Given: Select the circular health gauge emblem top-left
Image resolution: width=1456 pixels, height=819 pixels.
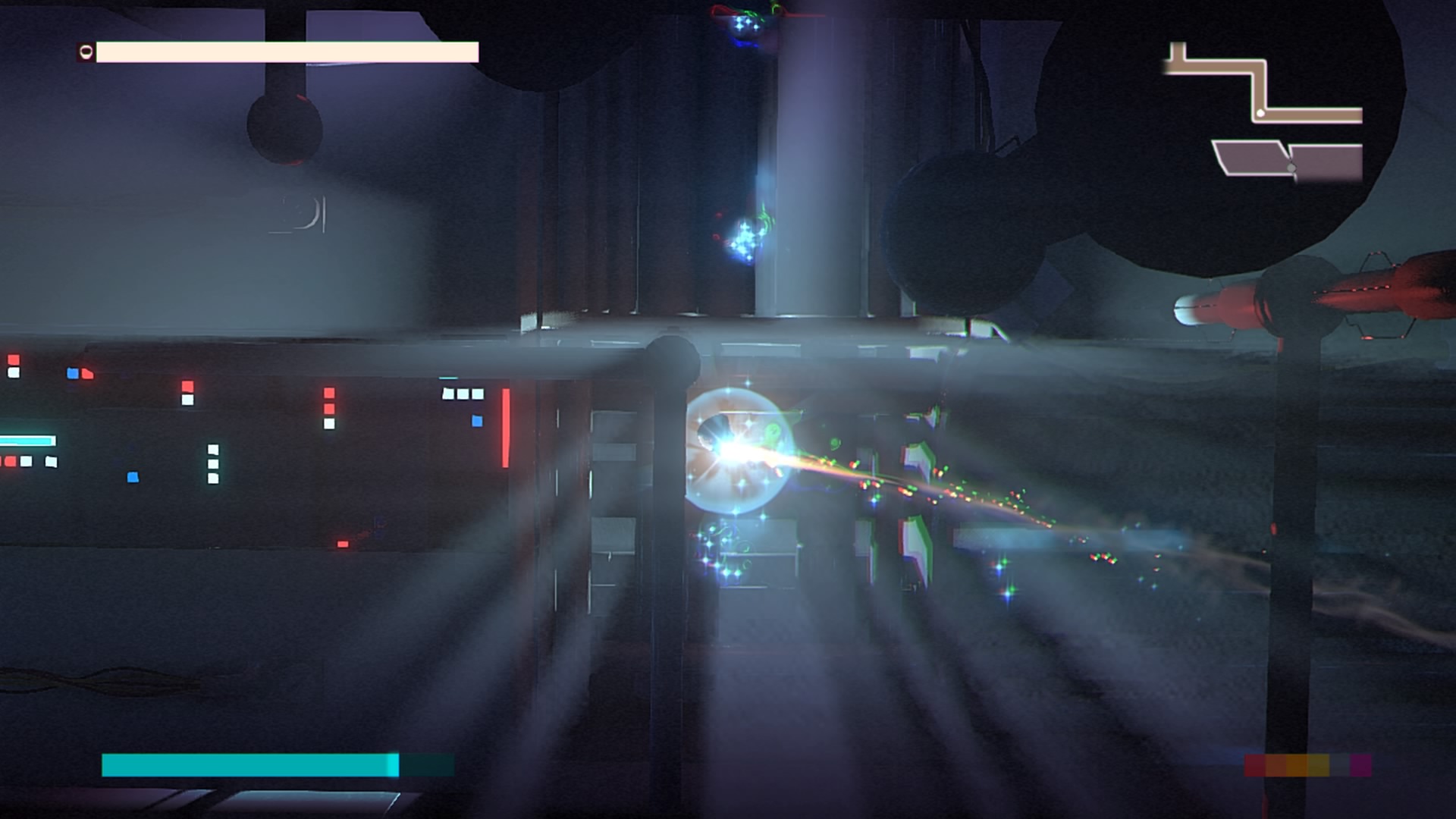Looking at the screenshot, I should point(86,52).
